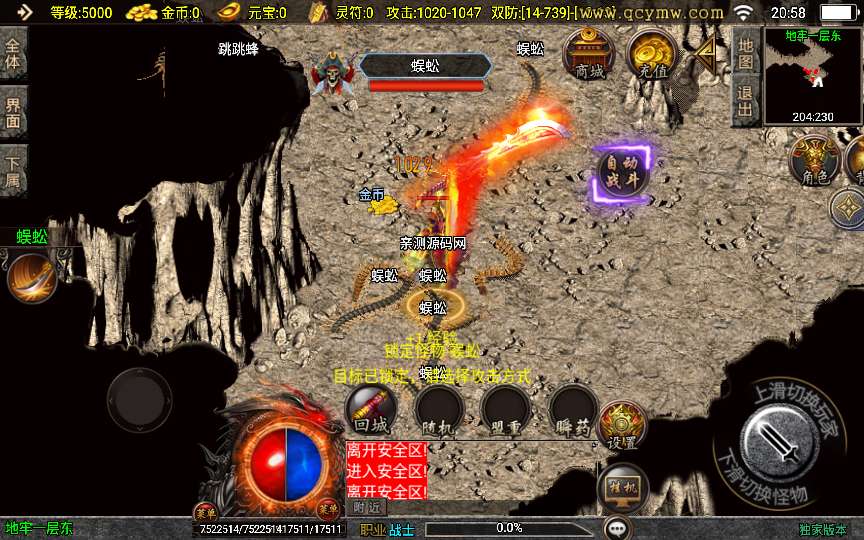Toggle 自动战斗 auto-battle
This screenshot has width=864, height=540.
621,173
